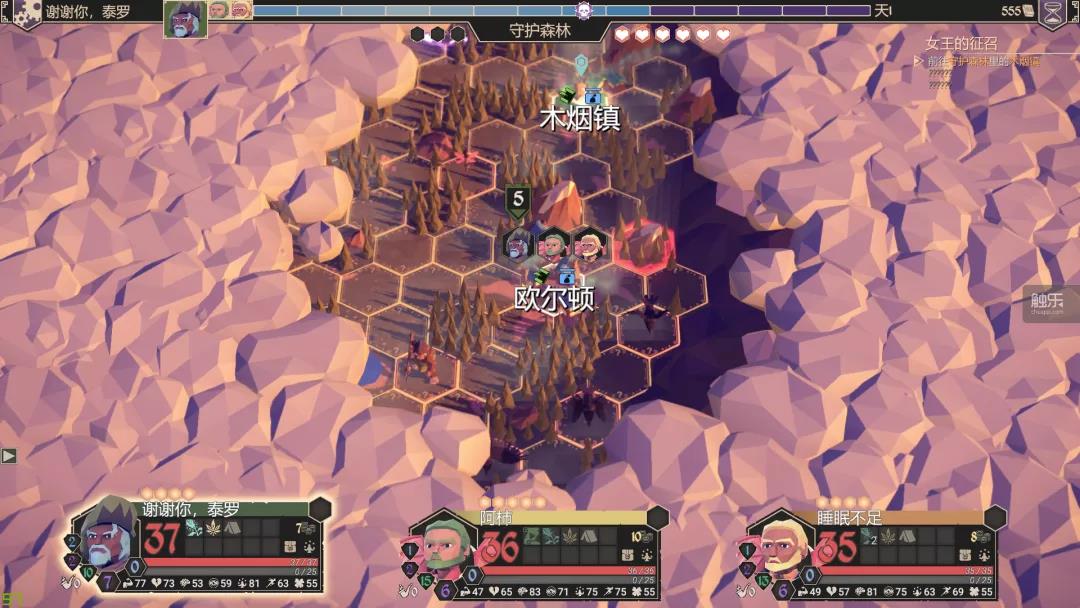Open the top-left game menu emblem
This screenshot has height=608, width=1080.
click(x=27, y=13)
